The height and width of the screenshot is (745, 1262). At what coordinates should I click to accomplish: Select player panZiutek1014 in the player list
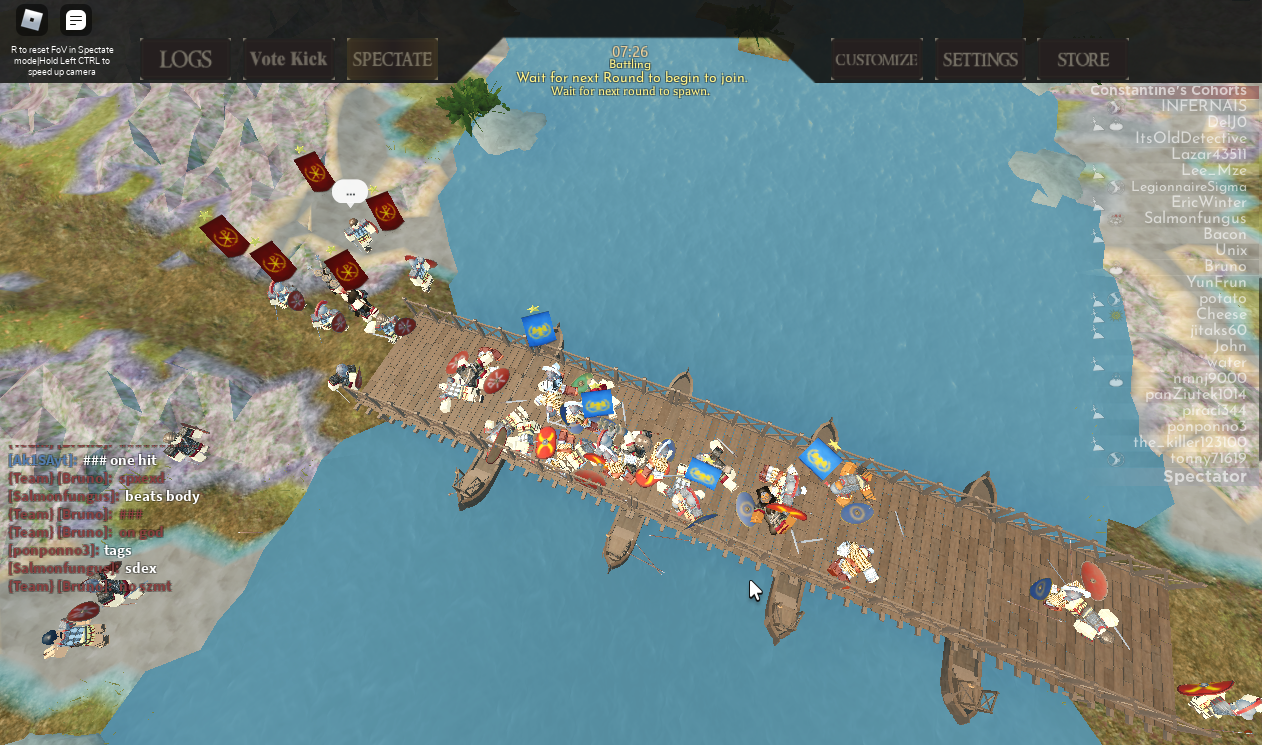click(1196, 394)
